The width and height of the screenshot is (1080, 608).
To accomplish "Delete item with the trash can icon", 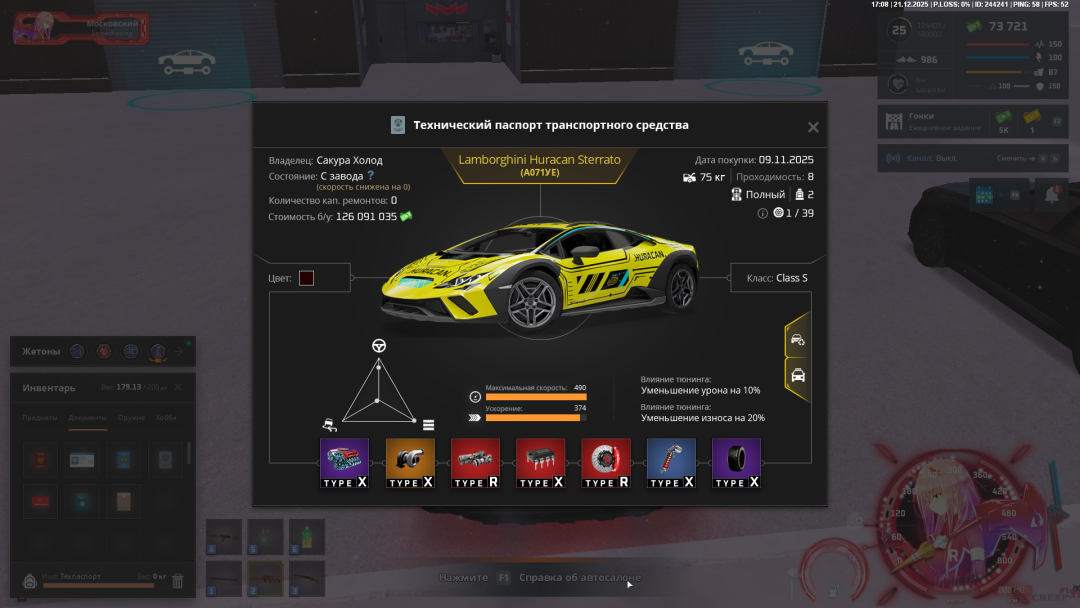I will (178, 580).
